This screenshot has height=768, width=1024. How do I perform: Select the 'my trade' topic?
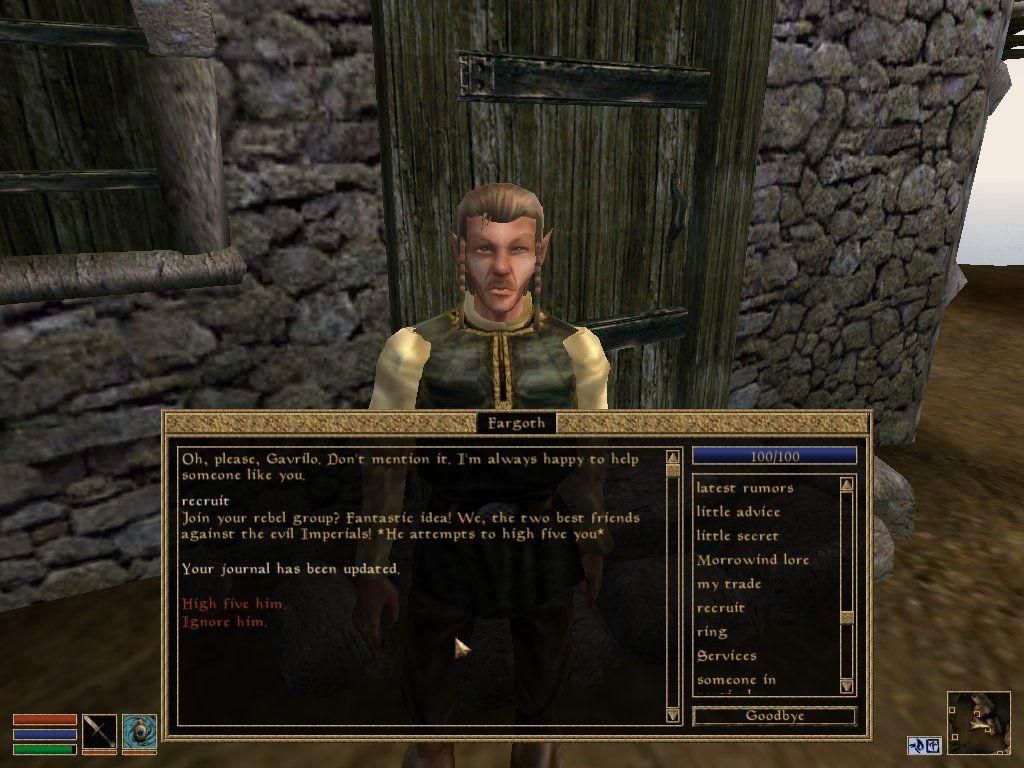click(729, 584)
